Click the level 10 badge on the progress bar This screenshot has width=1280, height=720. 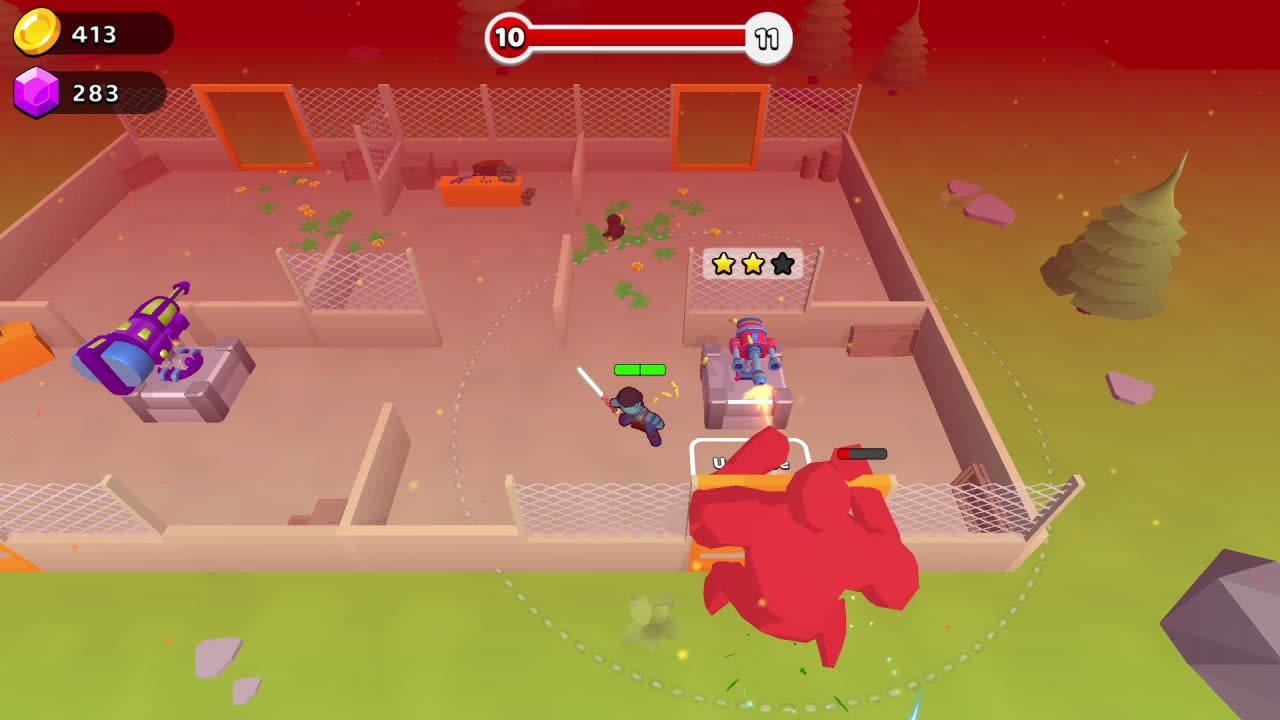pos(510,39)
